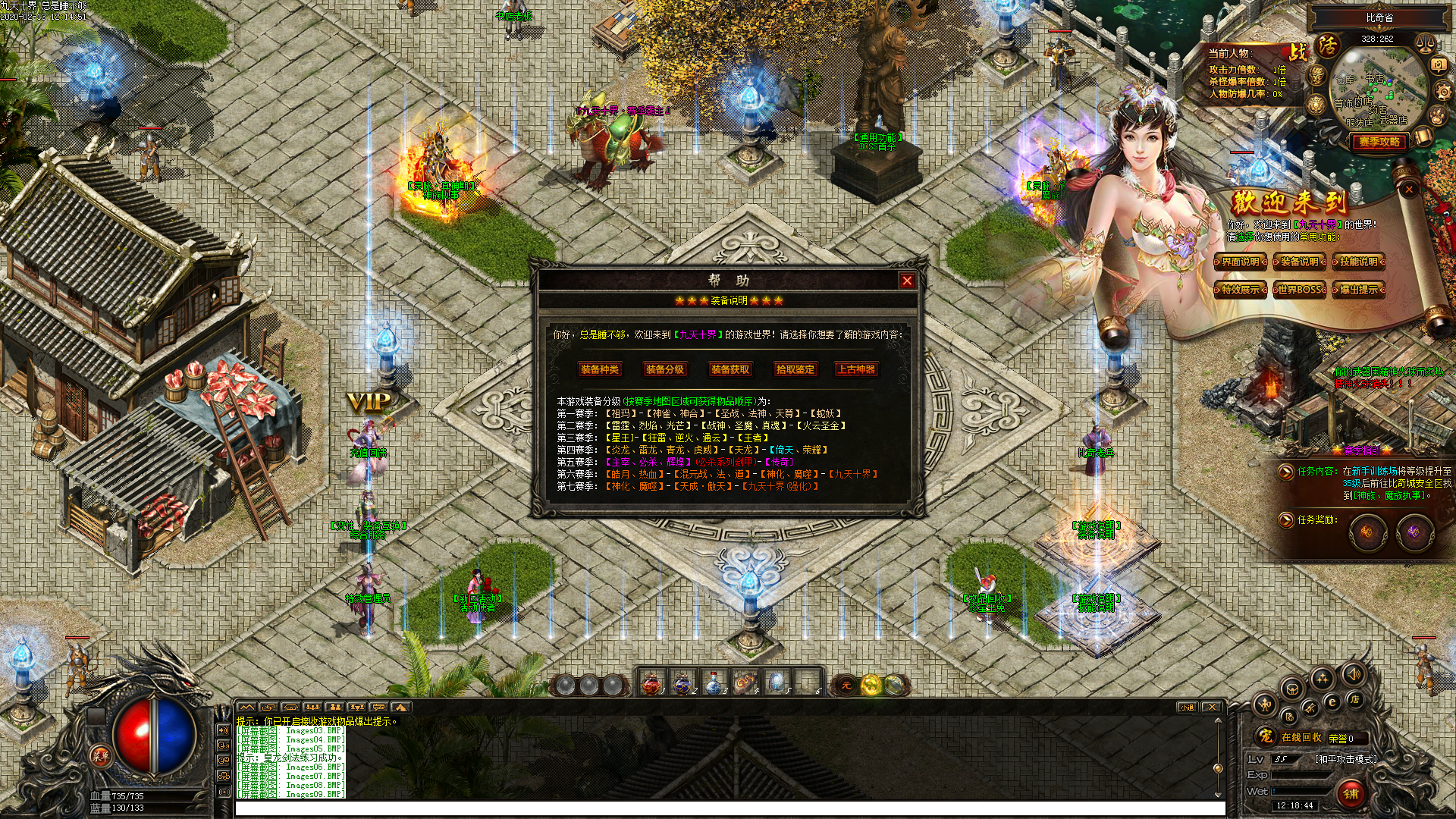Toggle the speaker sound icon
This screenshot has height=819, width=1456.
click(1353, 673)
